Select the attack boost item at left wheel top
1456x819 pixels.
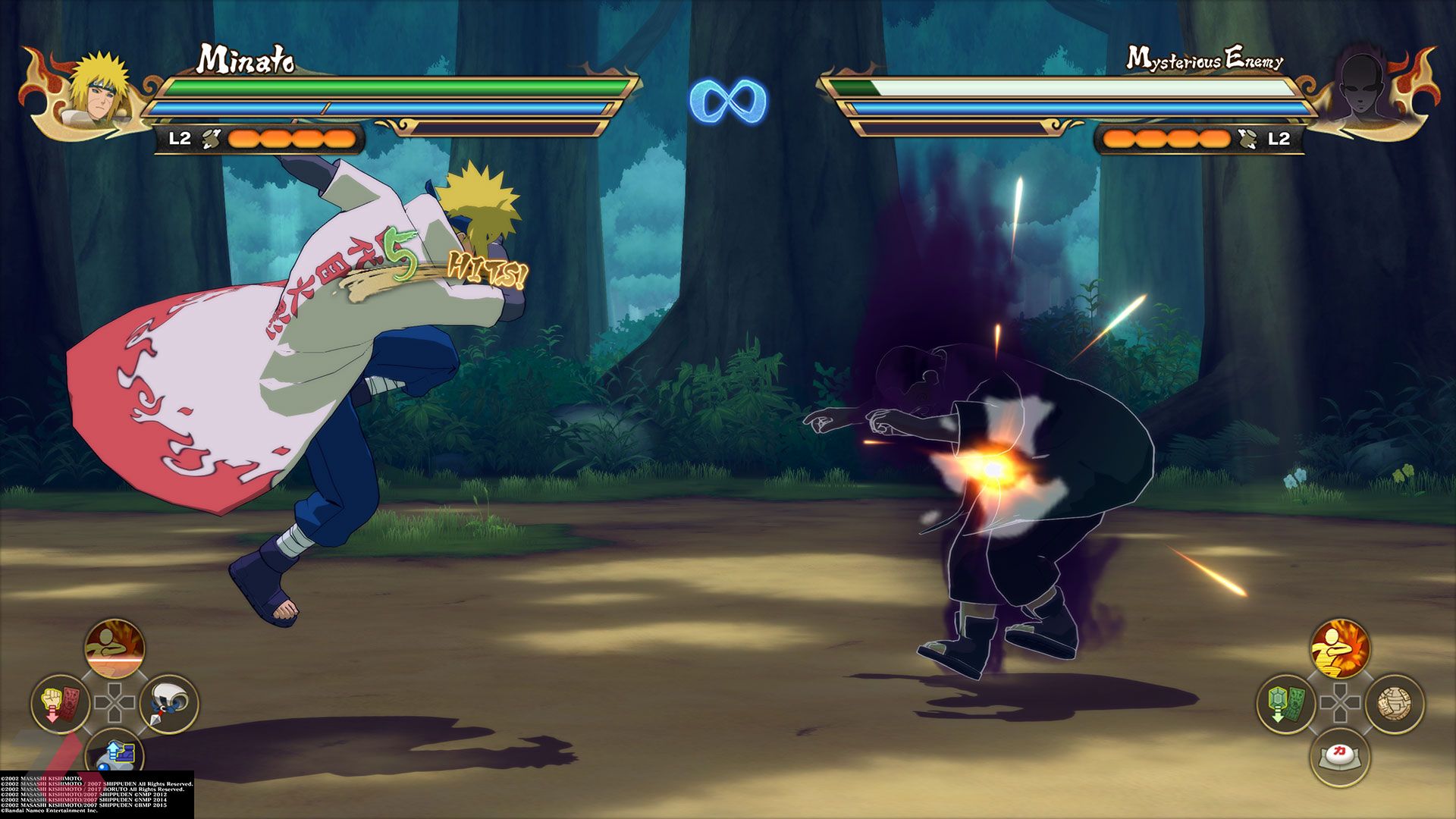[x=113, y=648]
